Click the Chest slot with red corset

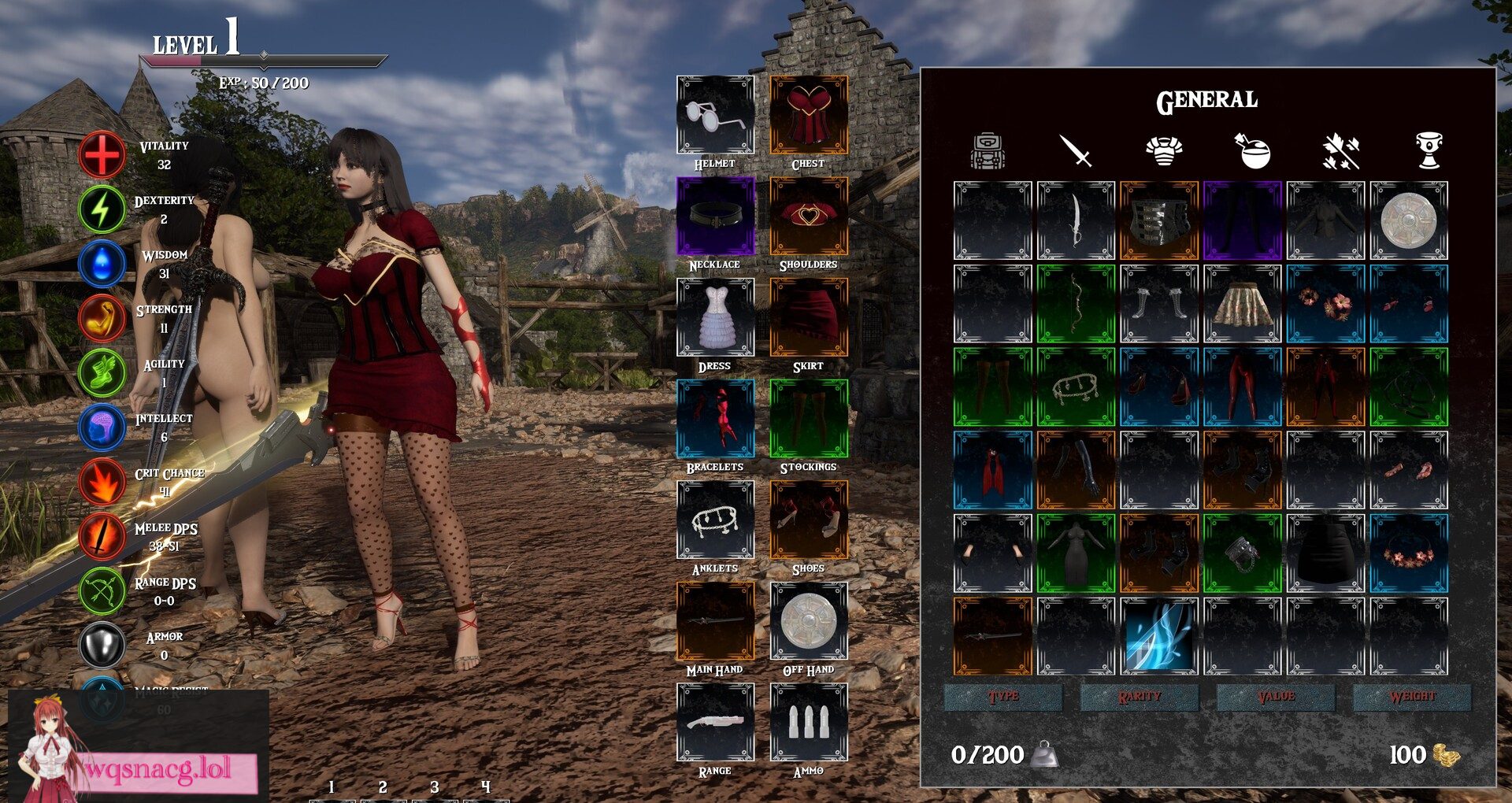(x=808, y=115)
